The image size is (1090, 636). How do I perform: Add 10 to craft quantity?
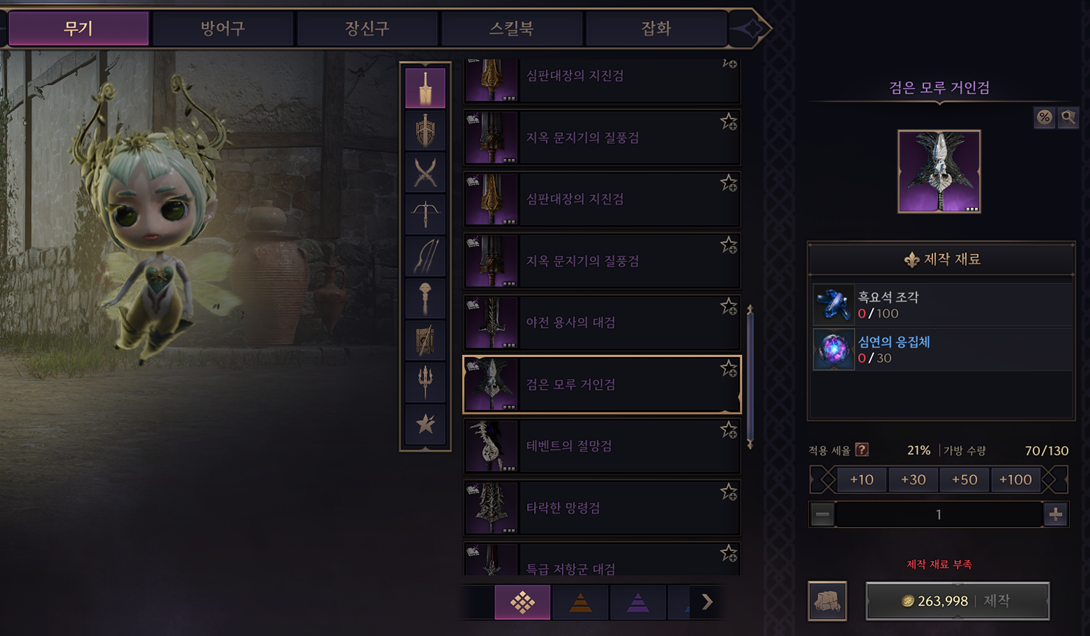coord(861,480)
